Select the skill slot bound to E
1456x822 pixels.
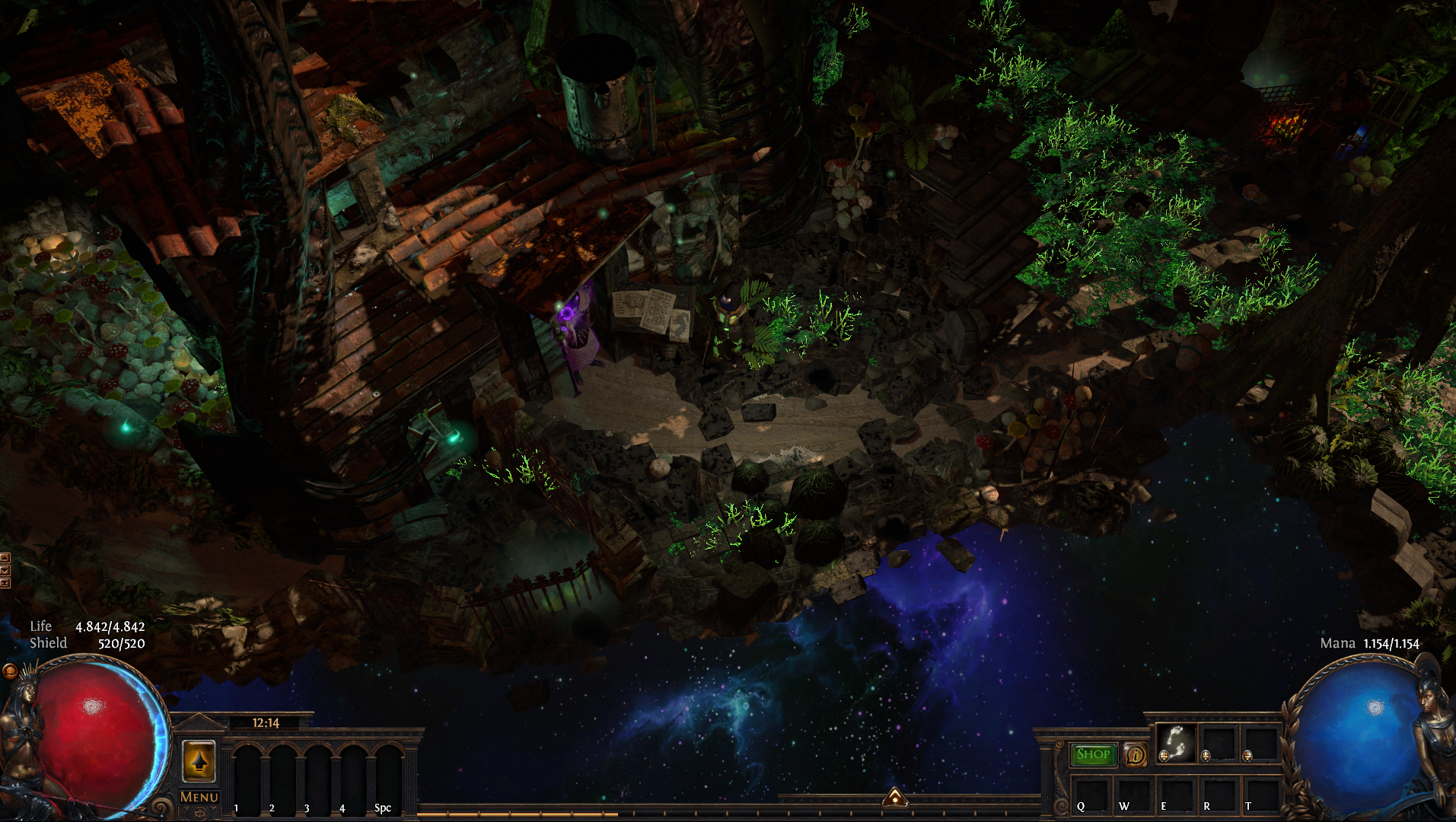point(1176,795)
